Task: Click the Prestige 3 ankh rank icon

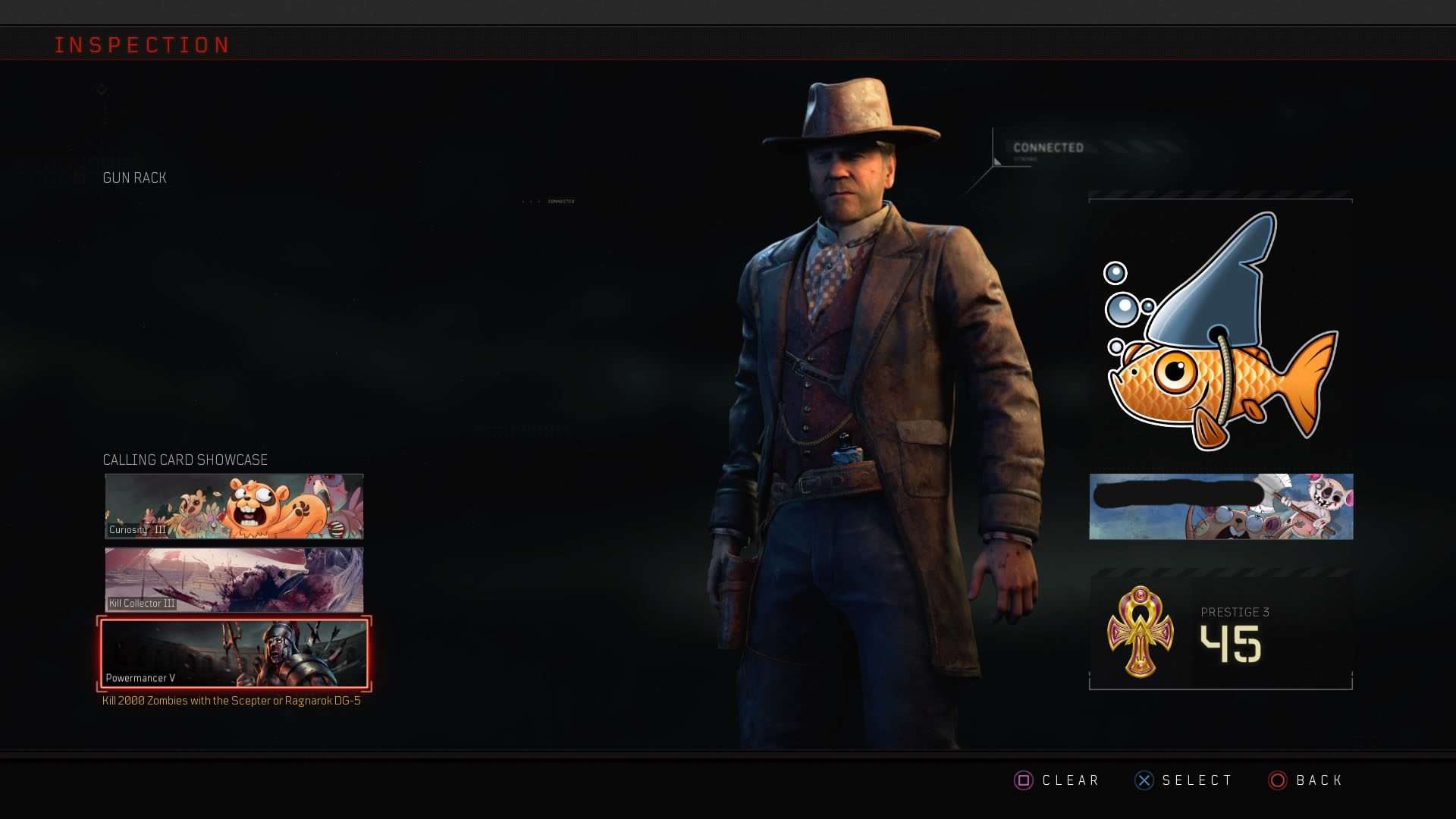Action: pos(1140,631)
